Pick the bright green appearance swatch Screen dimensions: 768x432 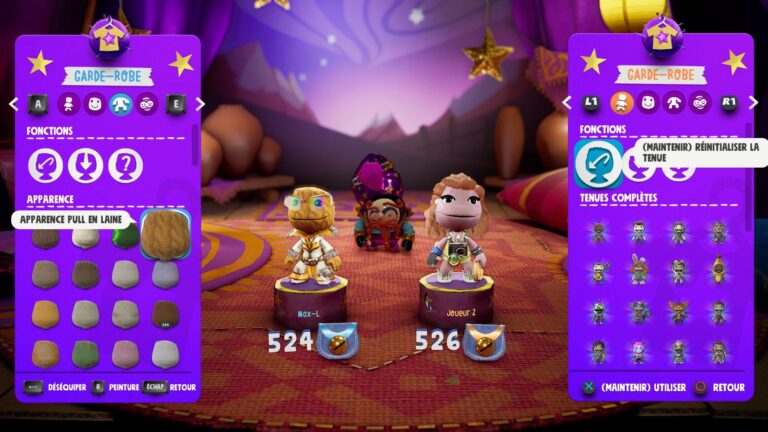pos(125,237)
